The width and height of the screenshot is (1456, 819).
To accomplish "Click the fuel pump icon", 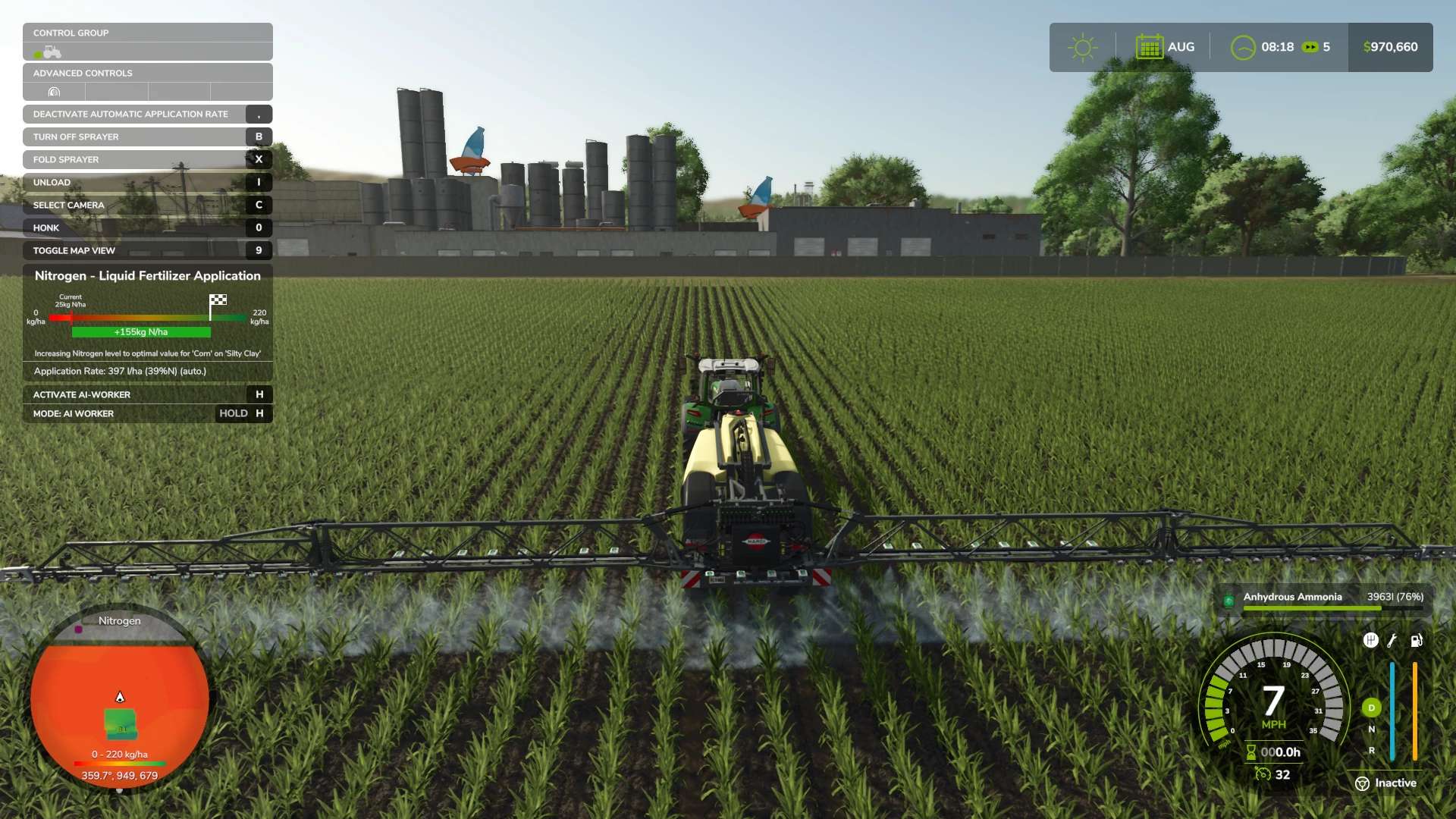I will pos(1416,641).
